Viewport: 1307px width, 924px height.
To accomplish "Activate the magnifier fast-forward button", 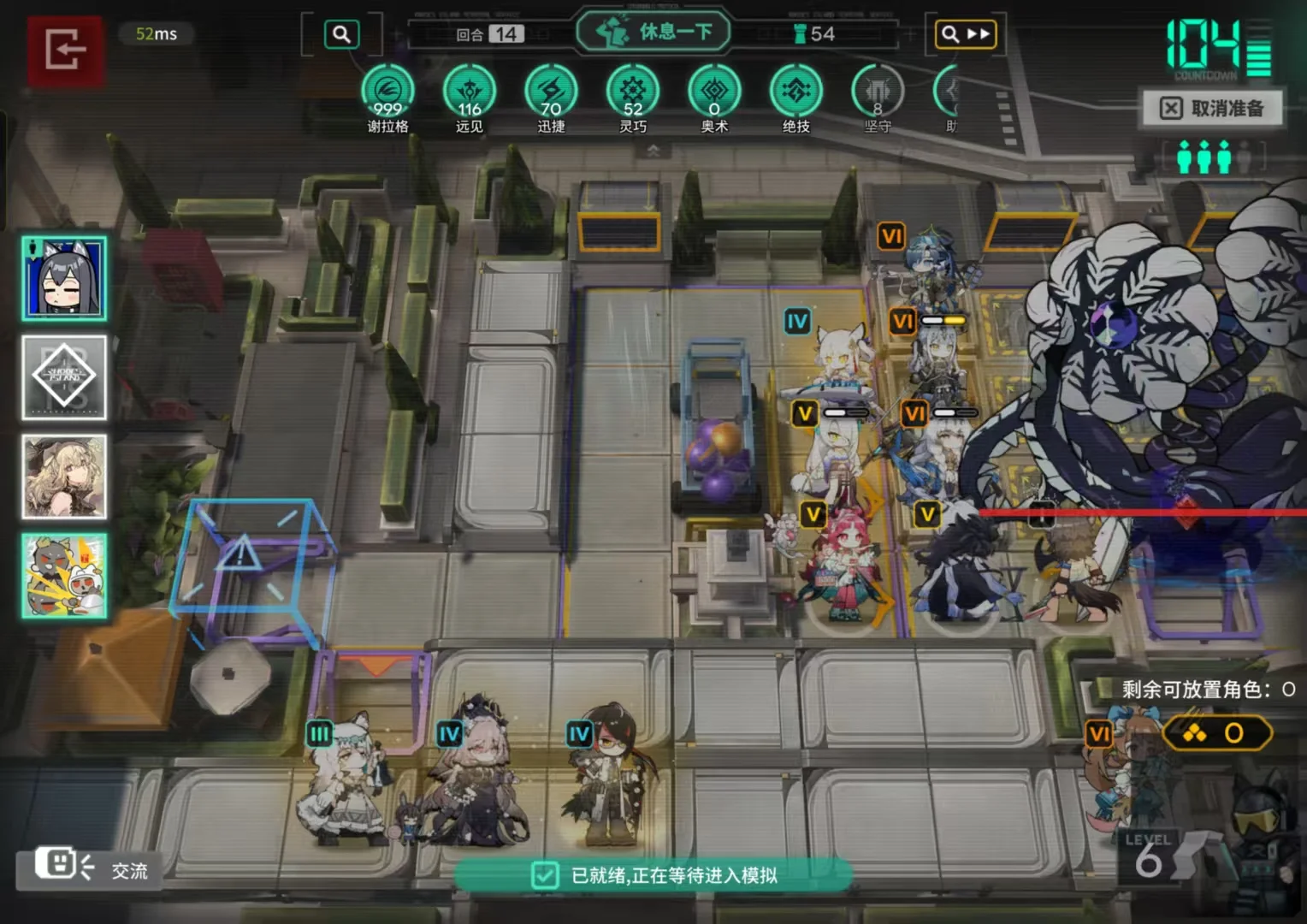I will pos(965,34).
